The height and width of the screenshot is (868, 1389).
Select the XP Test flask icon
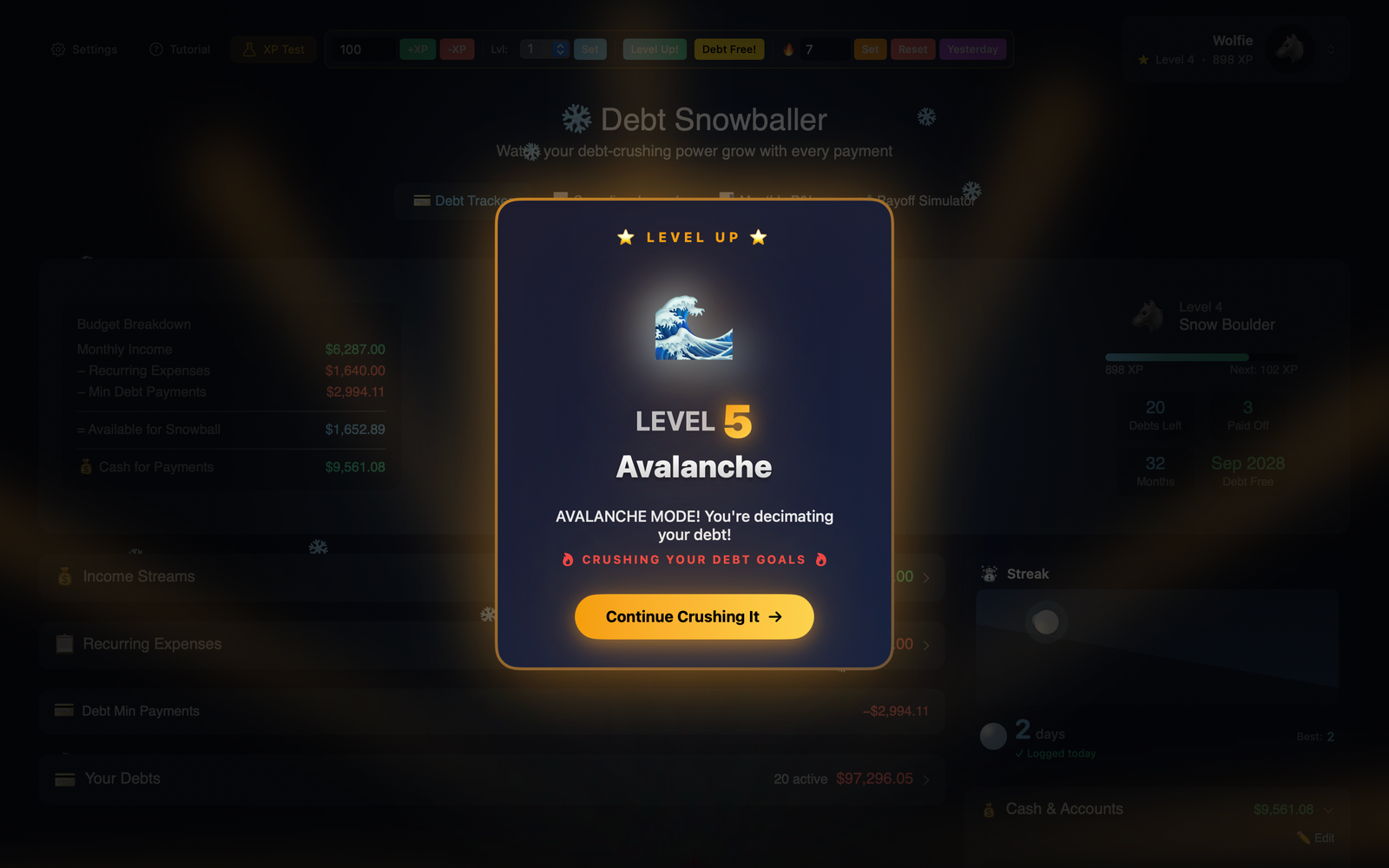tap(249, 49)
